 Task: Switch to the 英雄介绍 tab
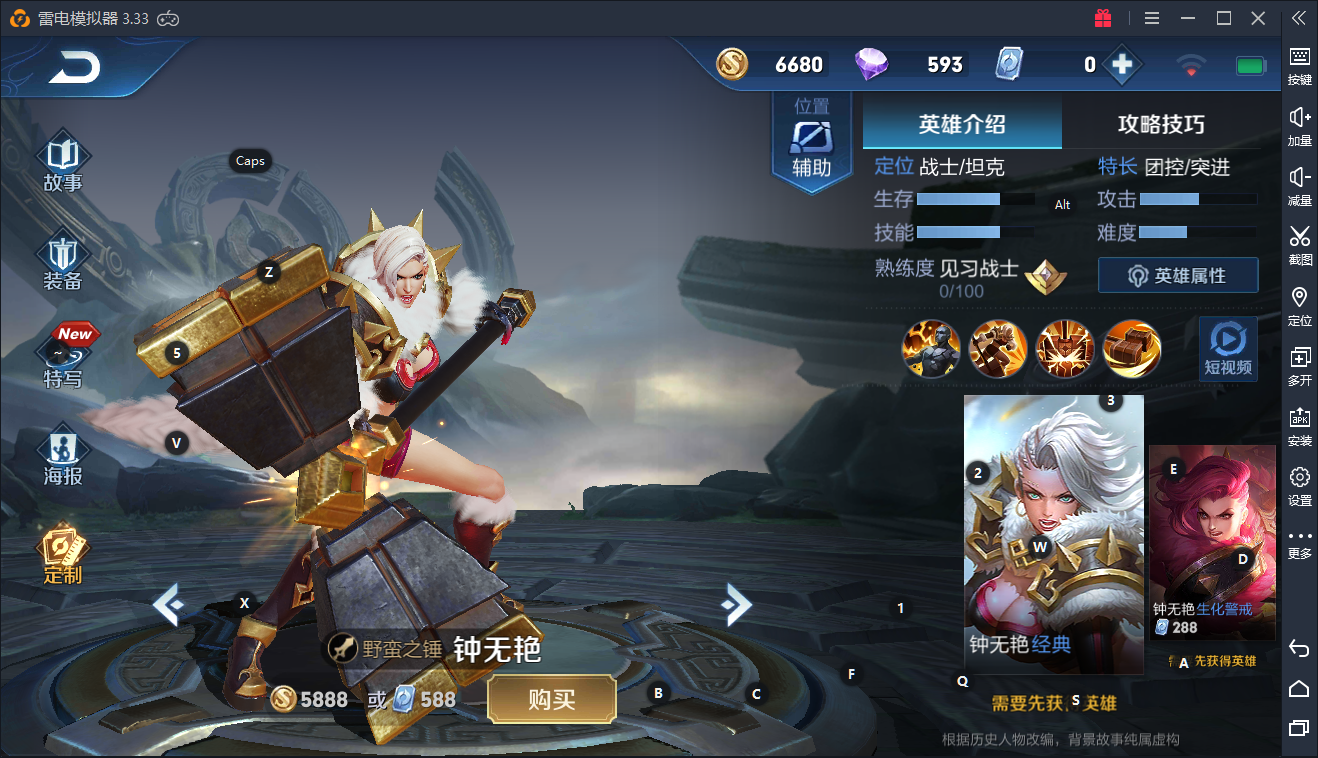(x=961, y=124)
